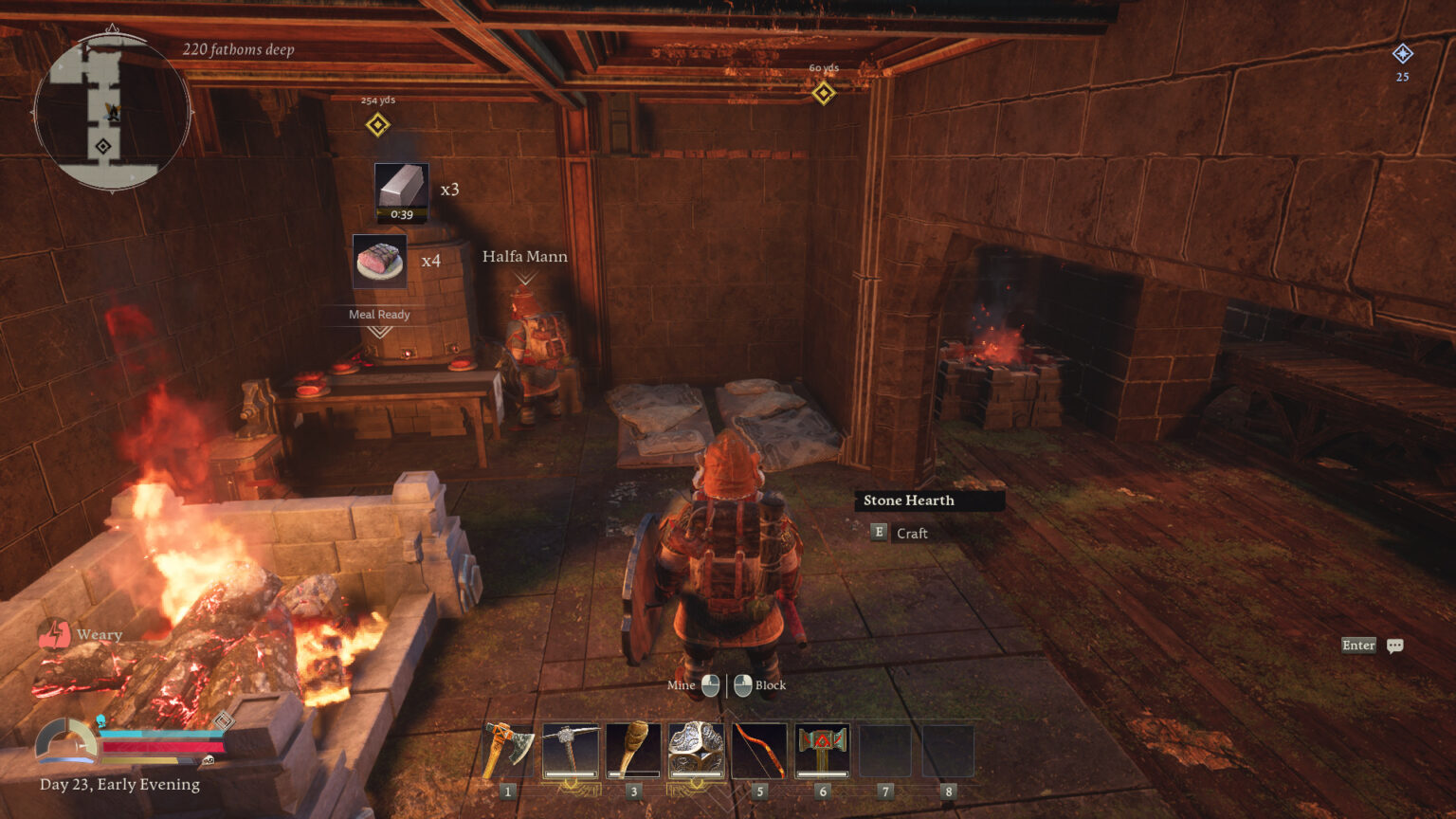1456x819 pixels.
Task: Open the minimap in the top left
Action: 113,114
